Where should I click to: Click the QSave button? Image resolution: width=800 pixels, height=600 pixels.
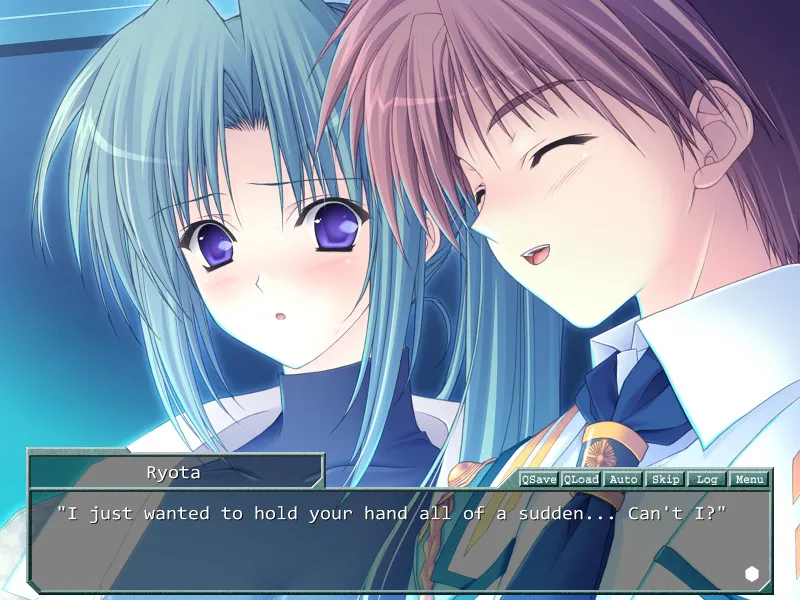(538, 479)
